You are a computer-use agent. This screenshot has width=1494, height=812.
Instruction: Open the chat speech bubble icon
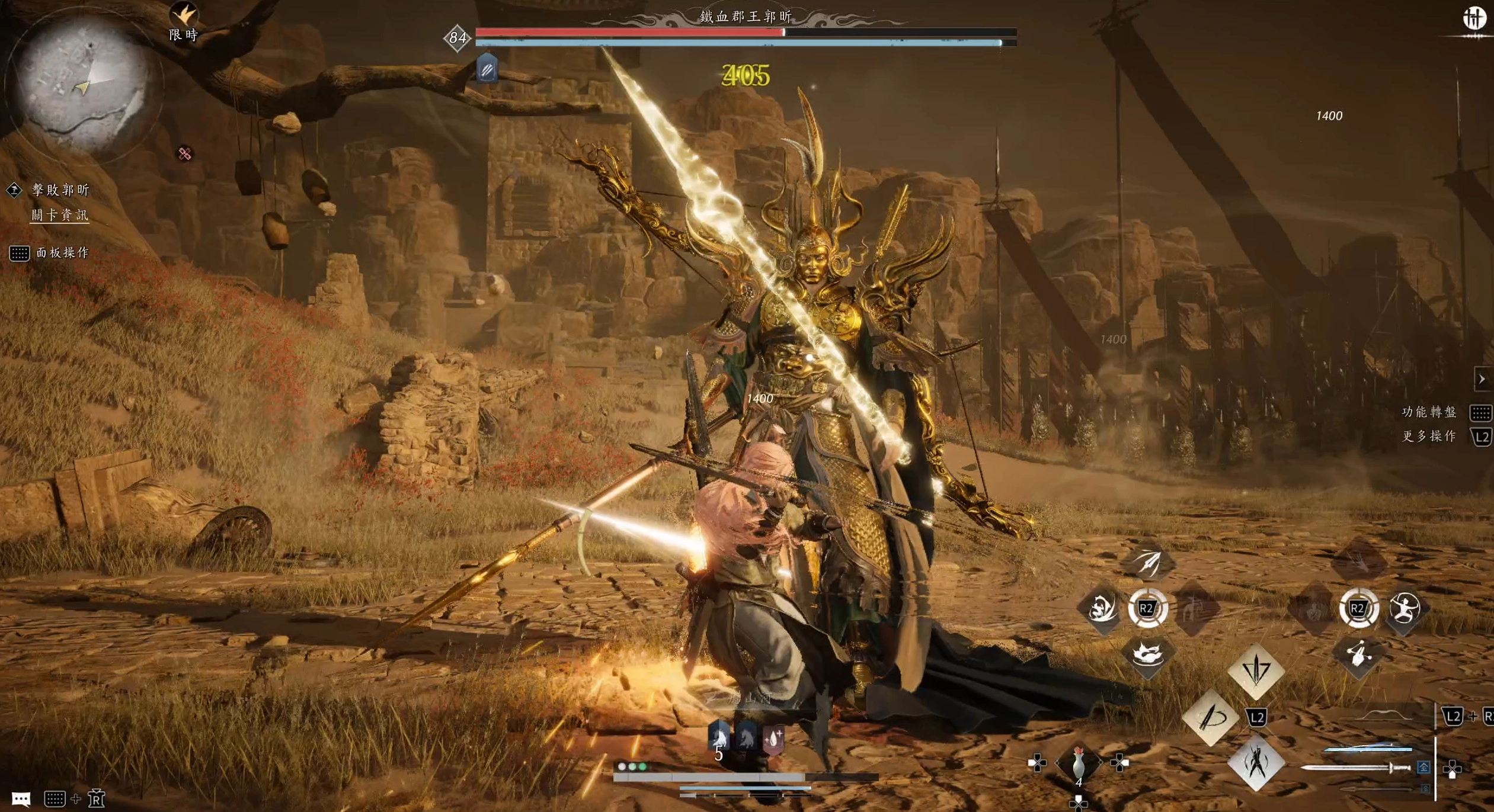point(21,800)
